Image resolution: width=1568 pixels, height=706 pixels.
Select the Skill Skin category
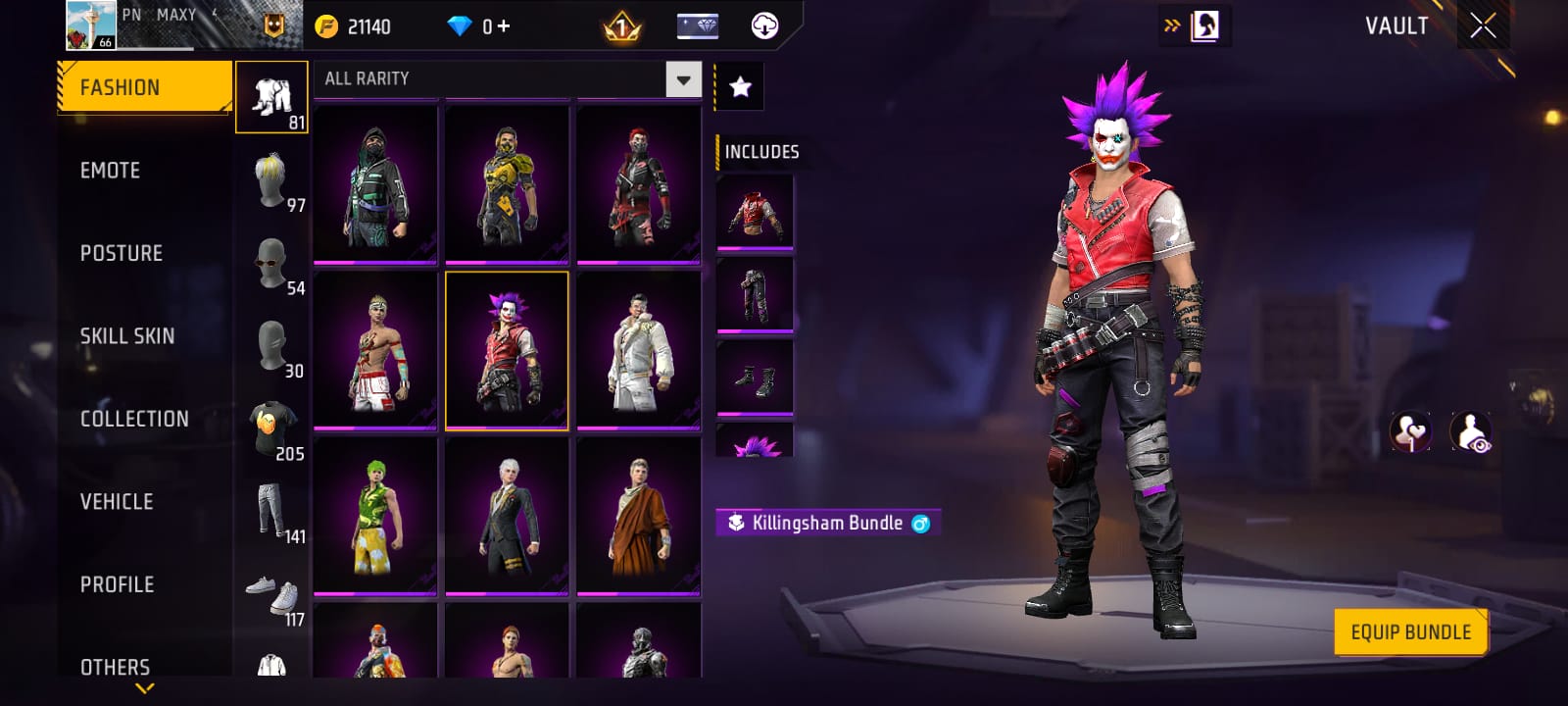127,336
